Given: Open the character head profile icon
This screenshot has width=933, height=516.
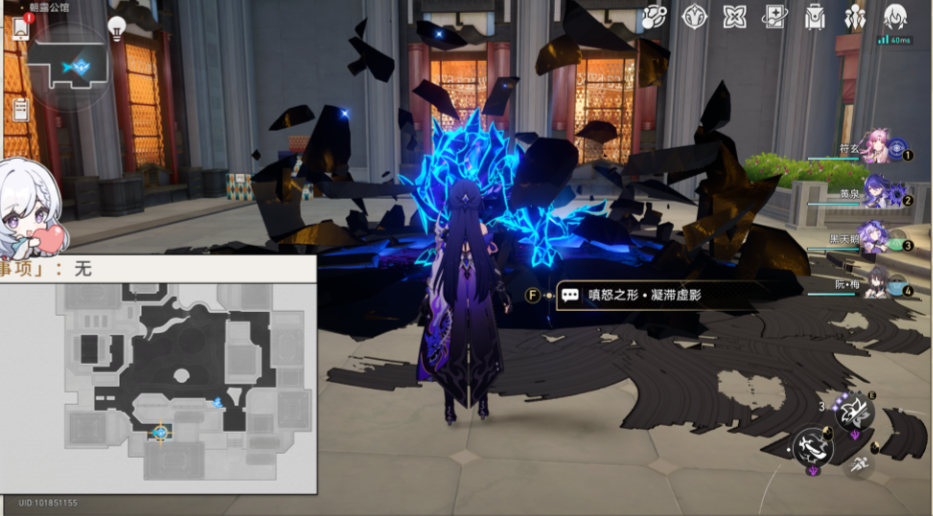Looking at the screenshot, I should point(895,17).
